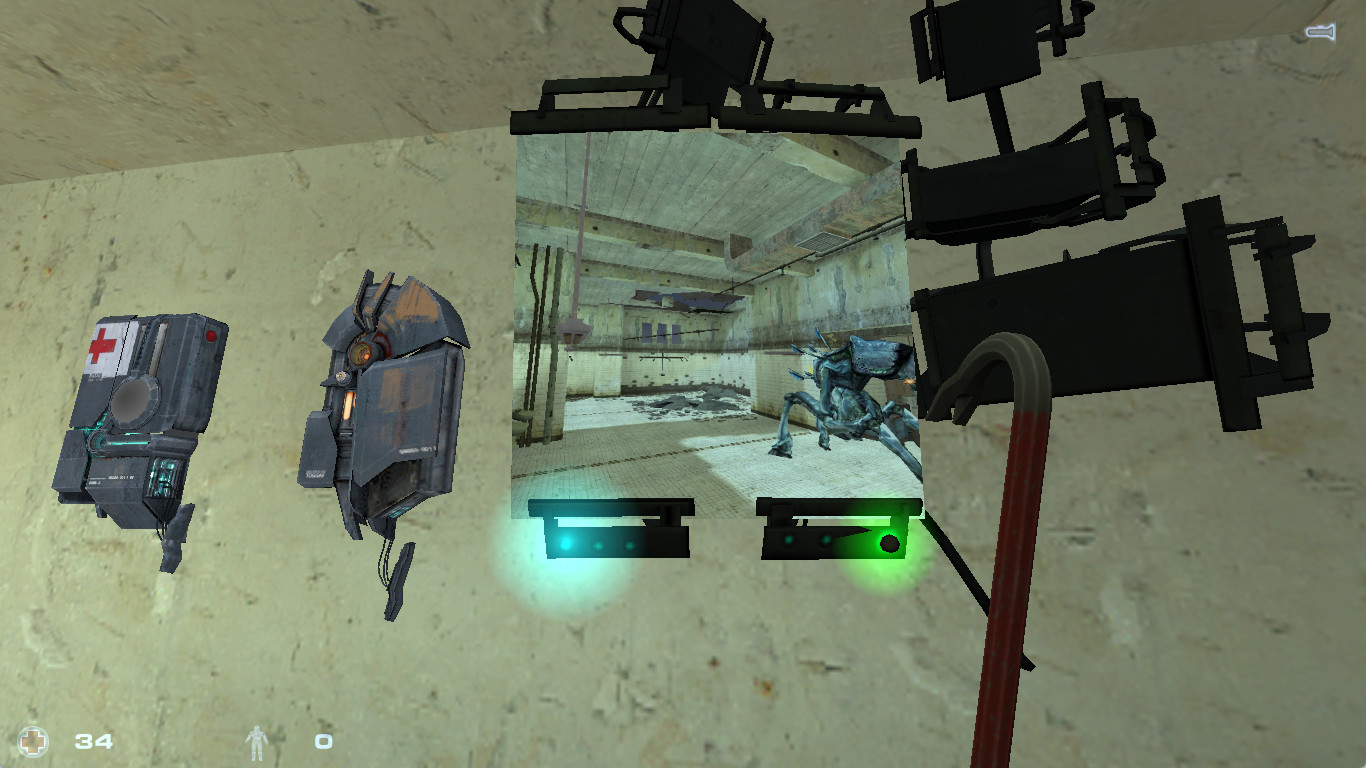Toggle the red power dot on the health charger

point(212,337)
